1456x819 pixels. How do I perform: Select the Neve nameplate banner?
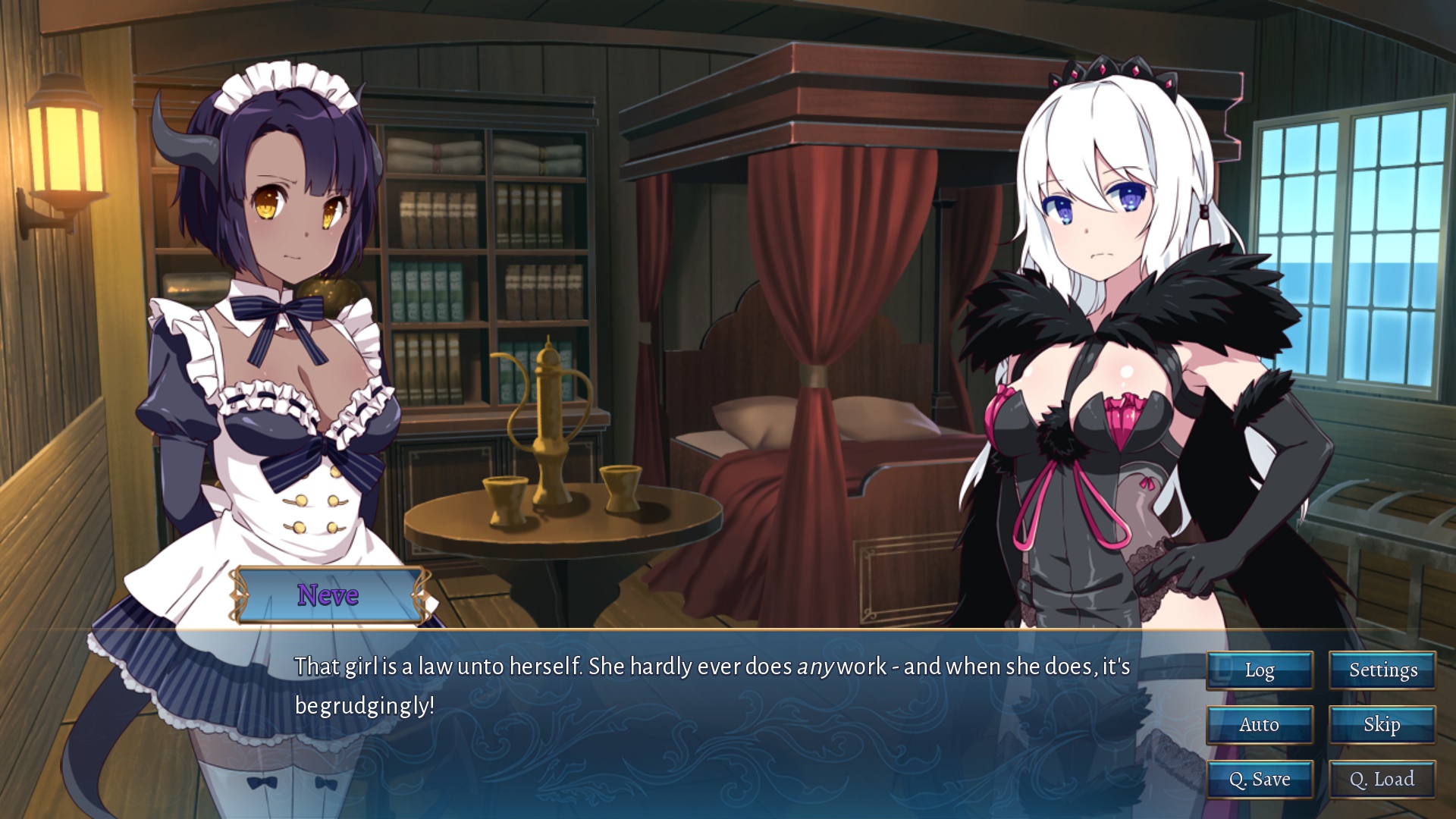pos(328,596)
